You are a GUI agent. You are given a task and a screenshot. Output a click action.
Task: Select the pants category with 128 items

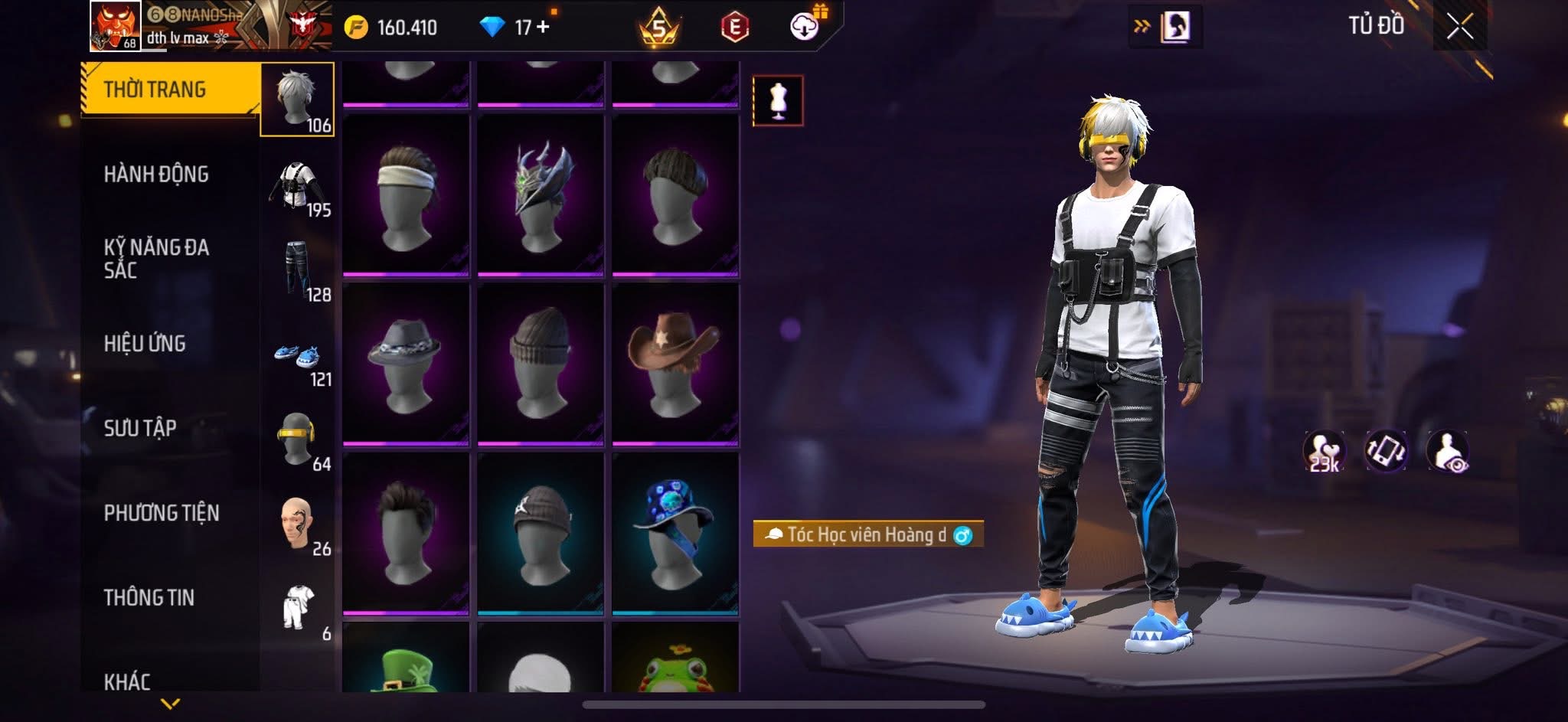coord(298,272)
